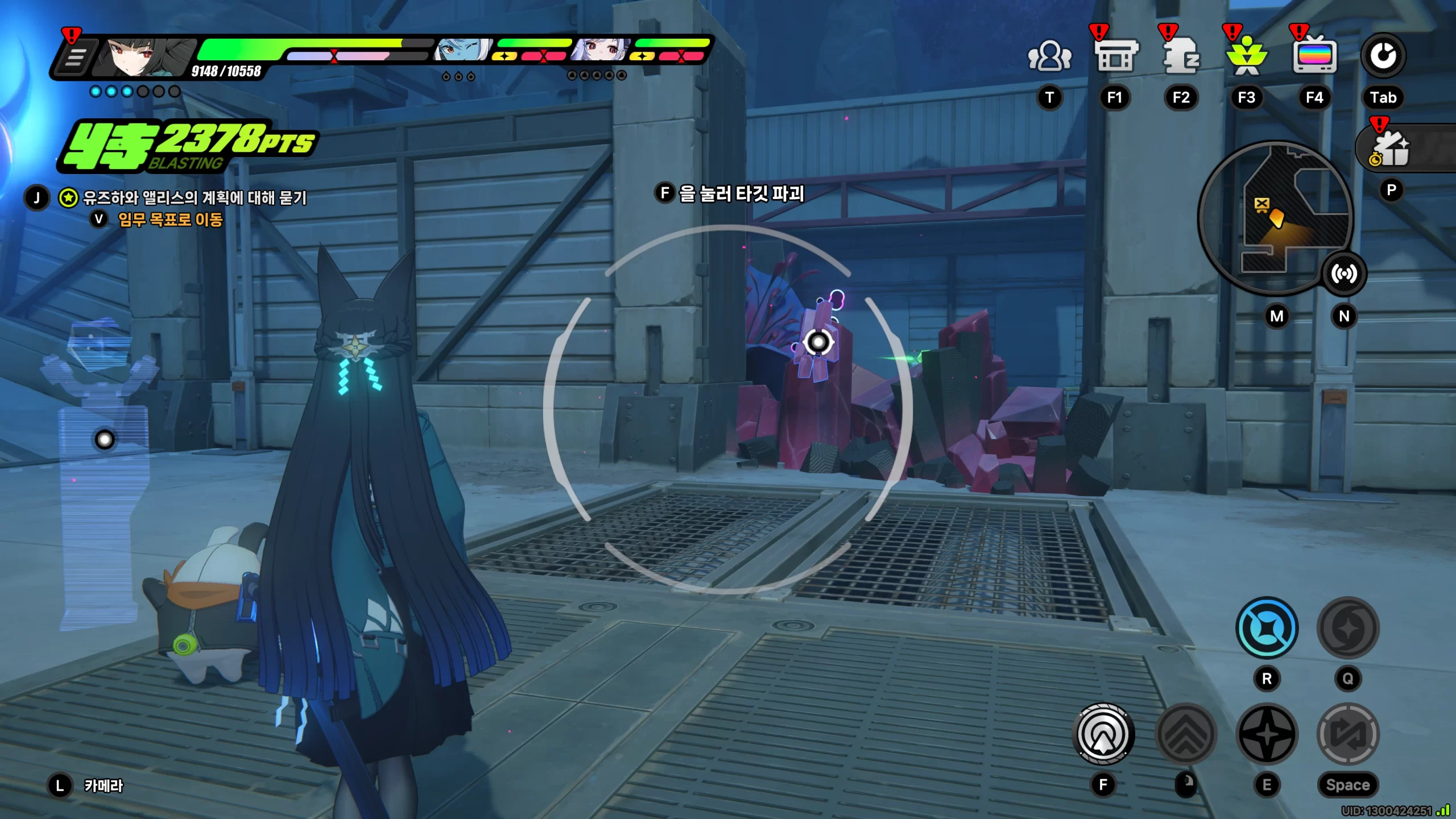Viewport: 1456px width, 819px height.
Task: Select the orange move-to-mission-objective prompt
Action: (x=169, y=220)
